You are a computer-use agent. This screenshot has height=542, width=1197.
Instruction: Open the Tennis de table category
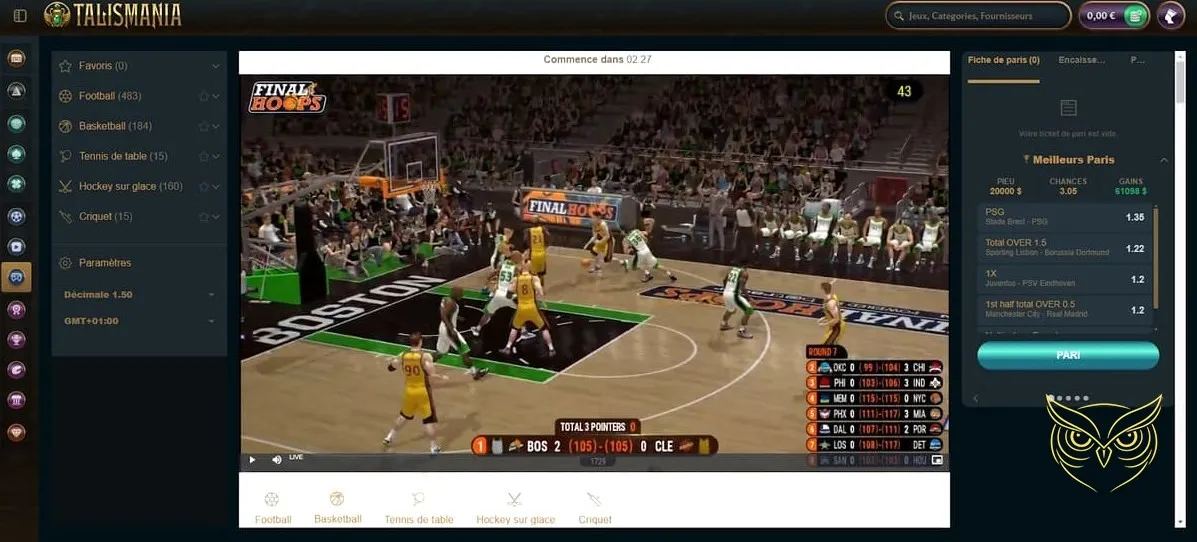[x=123, y=156]
